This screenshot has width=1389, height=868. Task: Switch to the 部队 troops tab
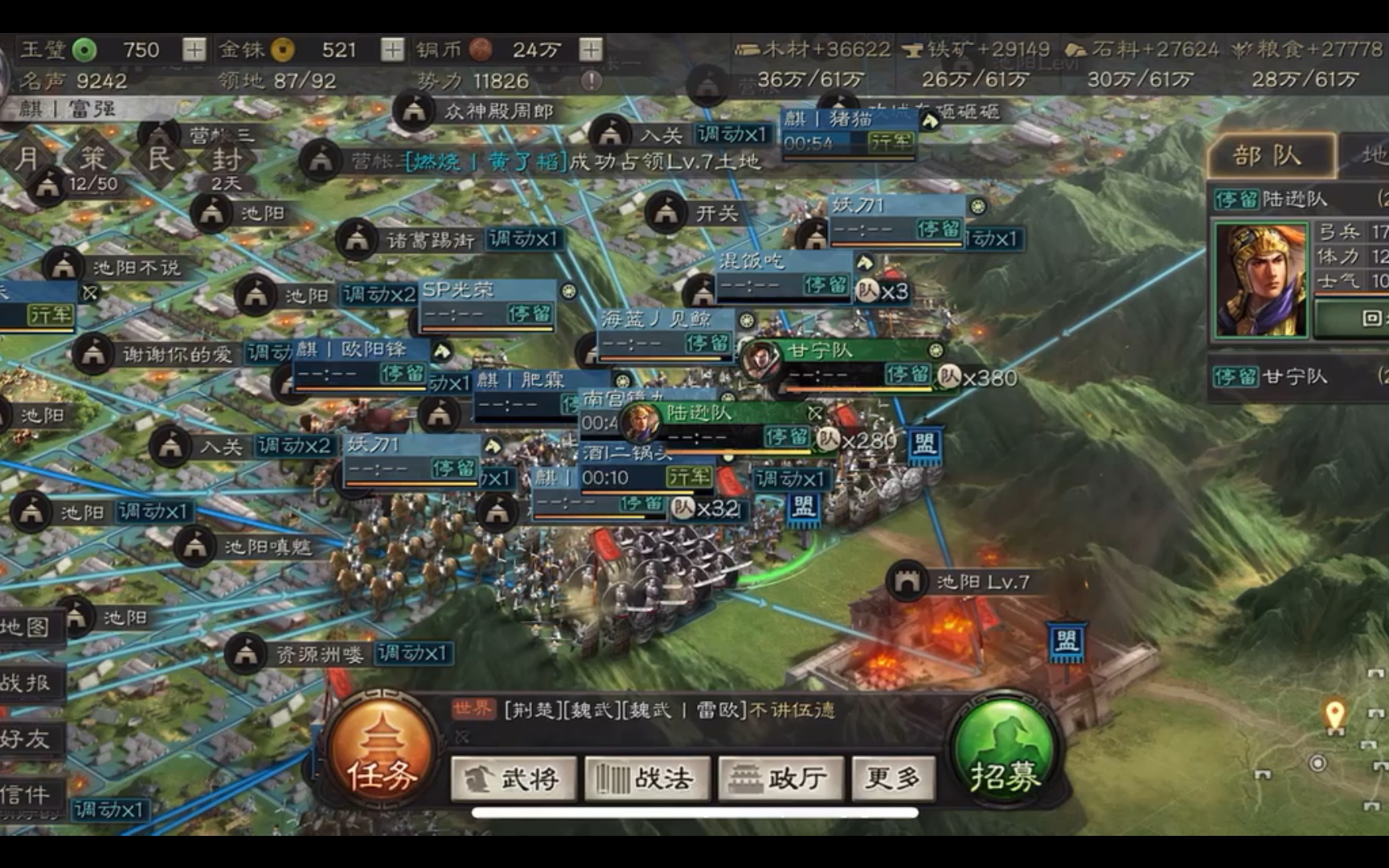pos(1270,156)
